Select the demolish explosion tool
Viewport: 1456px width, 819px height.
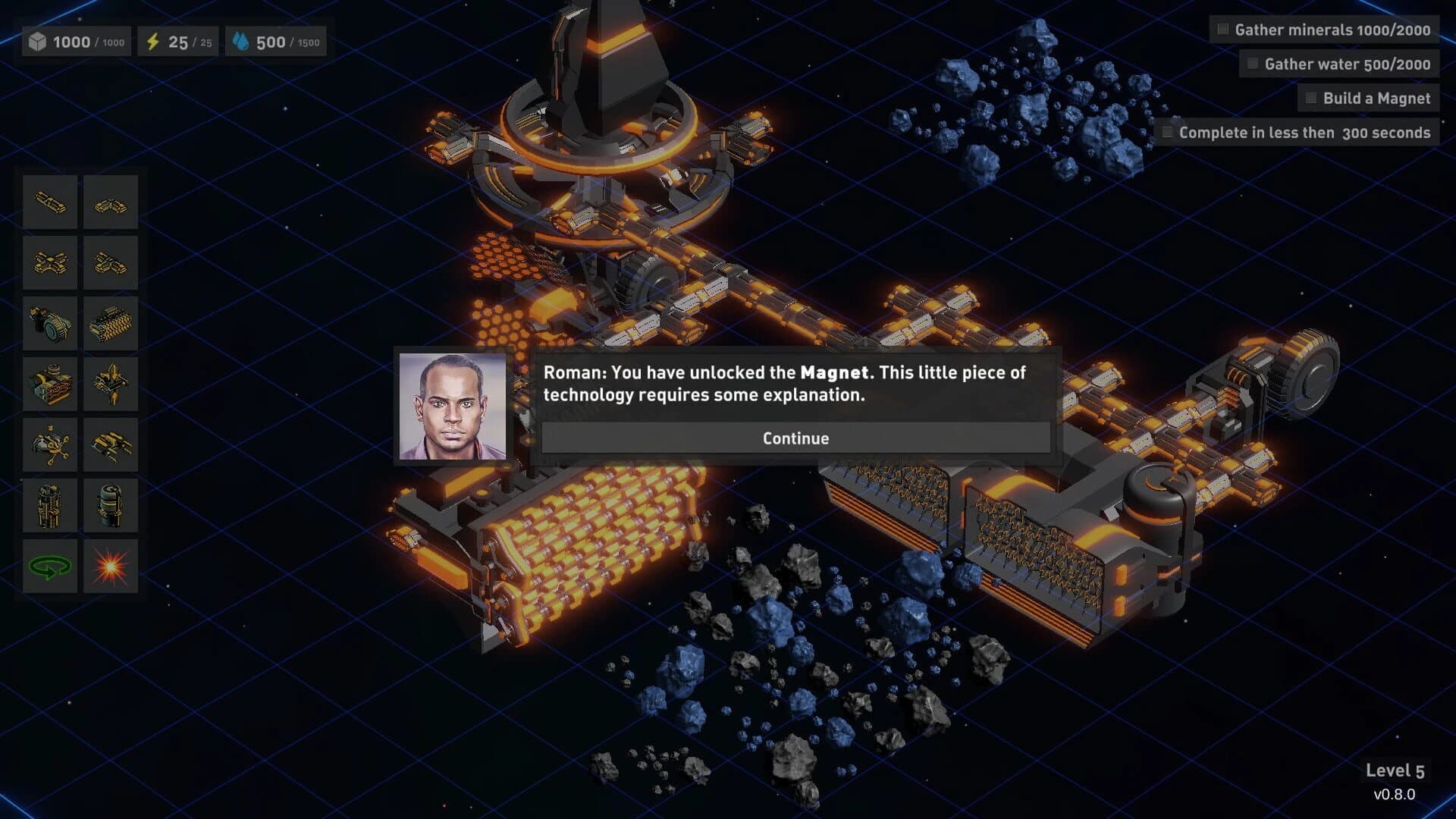(111, 566)
